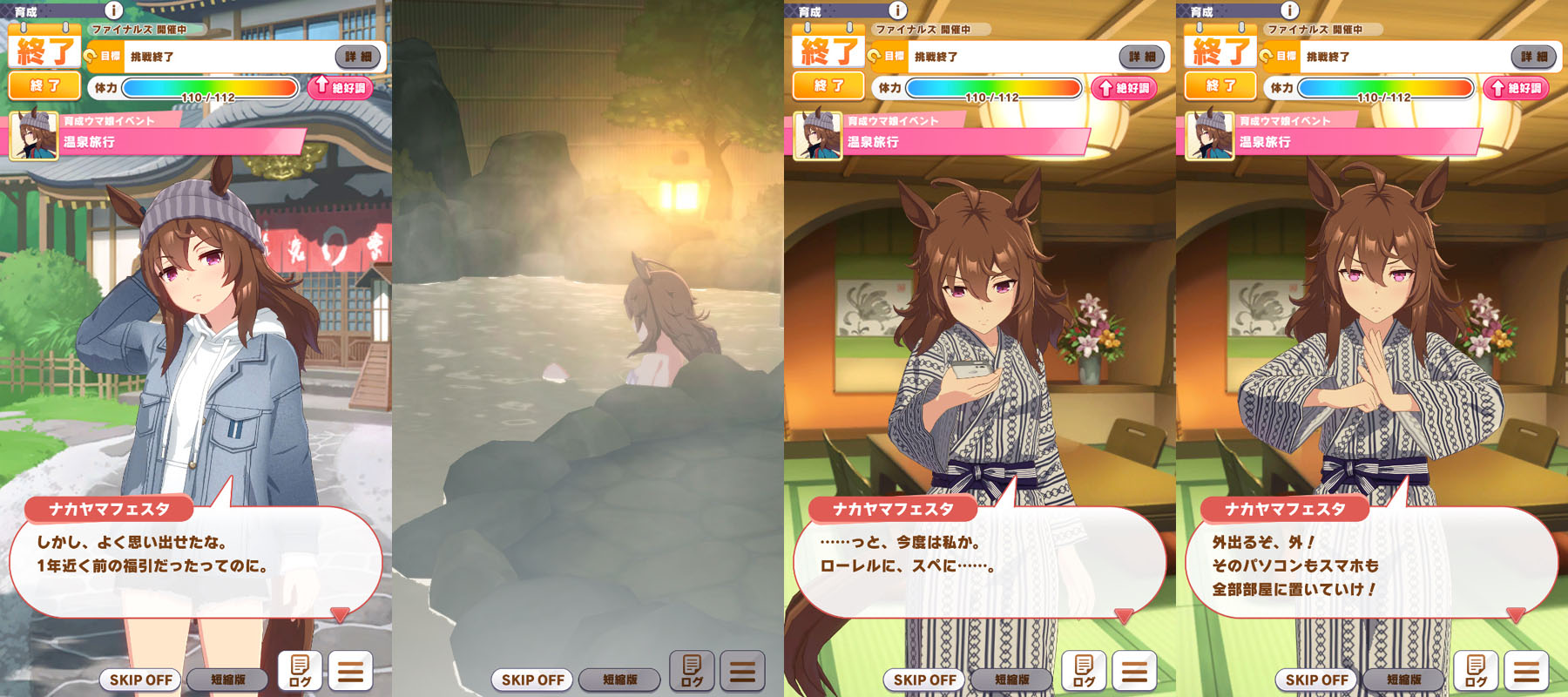Show the info icon above the beanie character's panel
Image resolution: width=1568 pixels, height=697 pixels.
[x=113, y=10]
